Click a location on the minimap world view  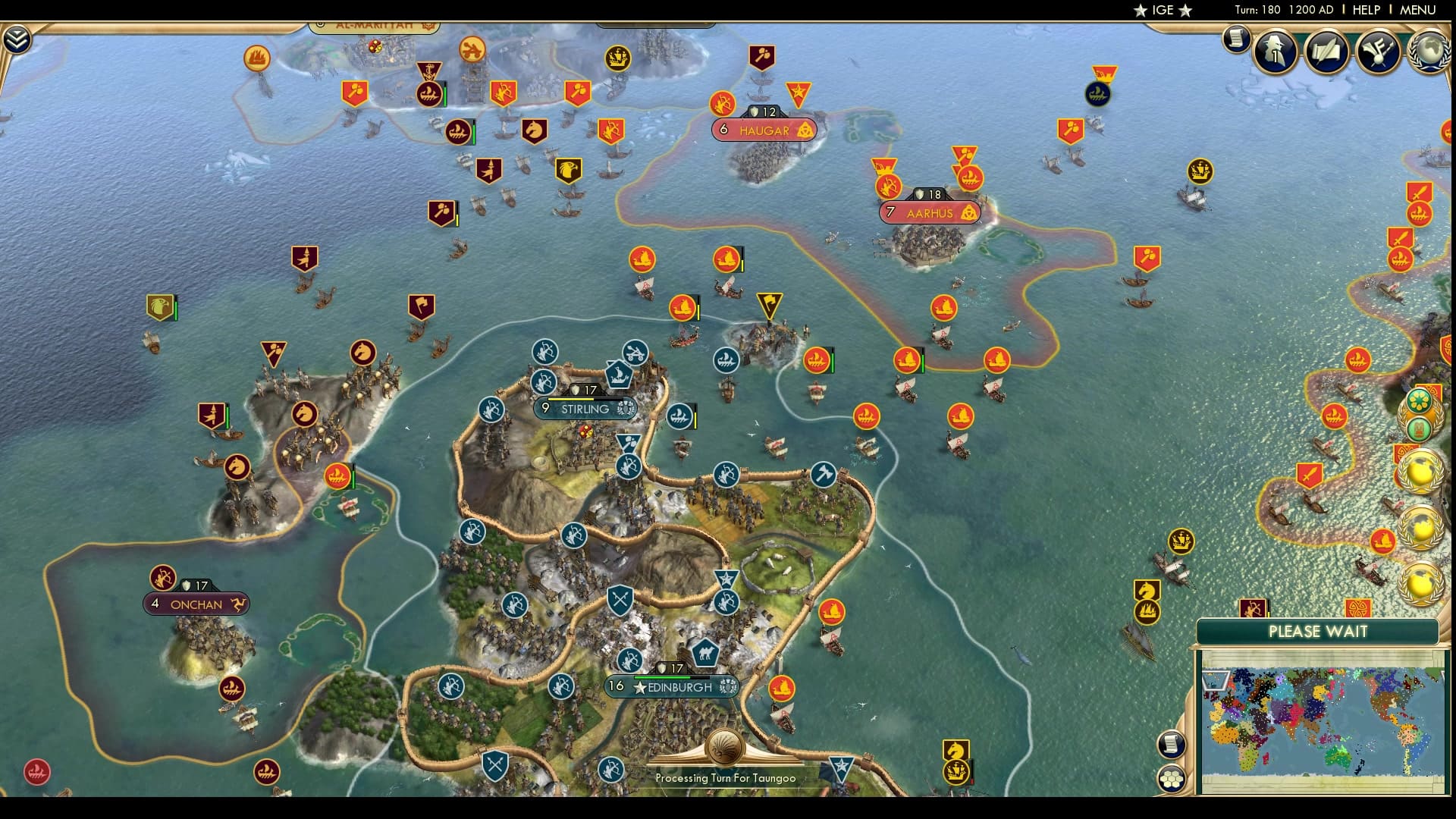click(1327, 713)
